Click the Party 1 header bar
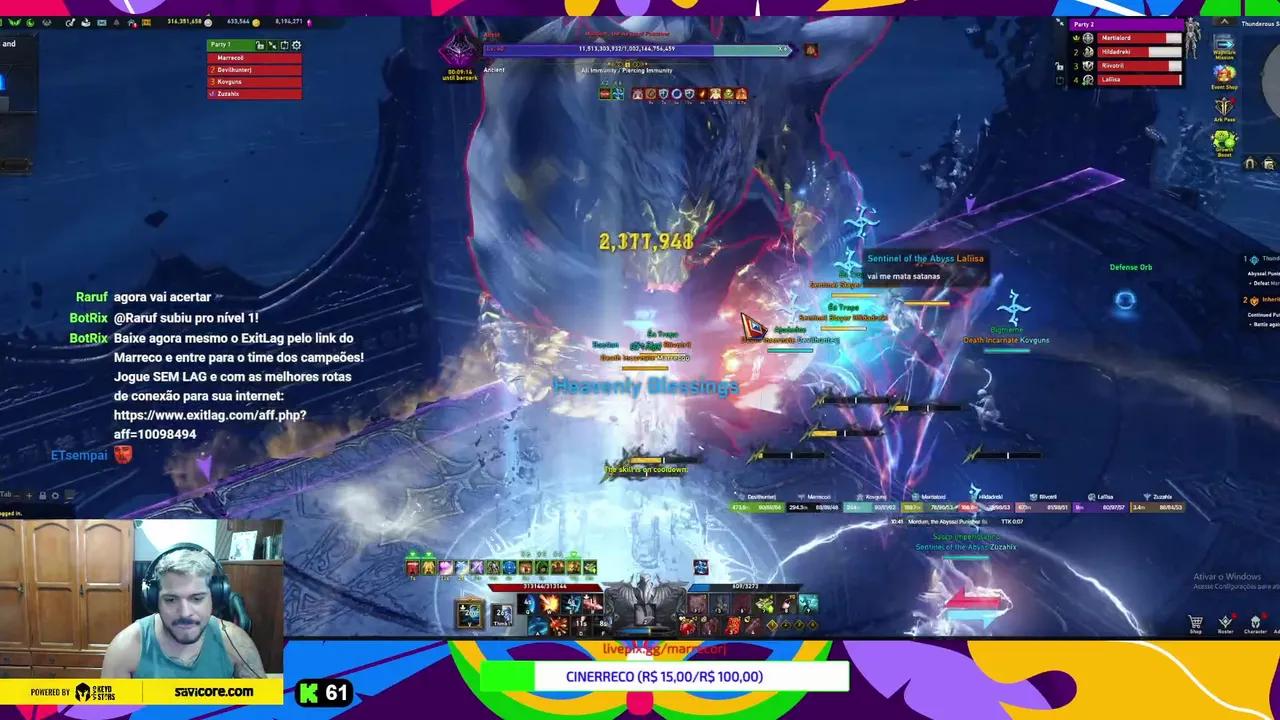This screenshot has width=1280, height=720. coord(222,45)
